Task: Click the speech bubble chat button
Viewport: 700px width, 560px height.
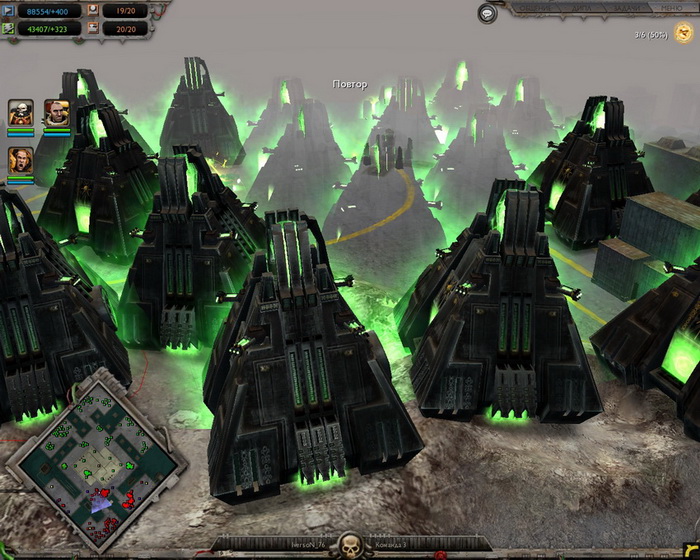Action: (487, 13)
